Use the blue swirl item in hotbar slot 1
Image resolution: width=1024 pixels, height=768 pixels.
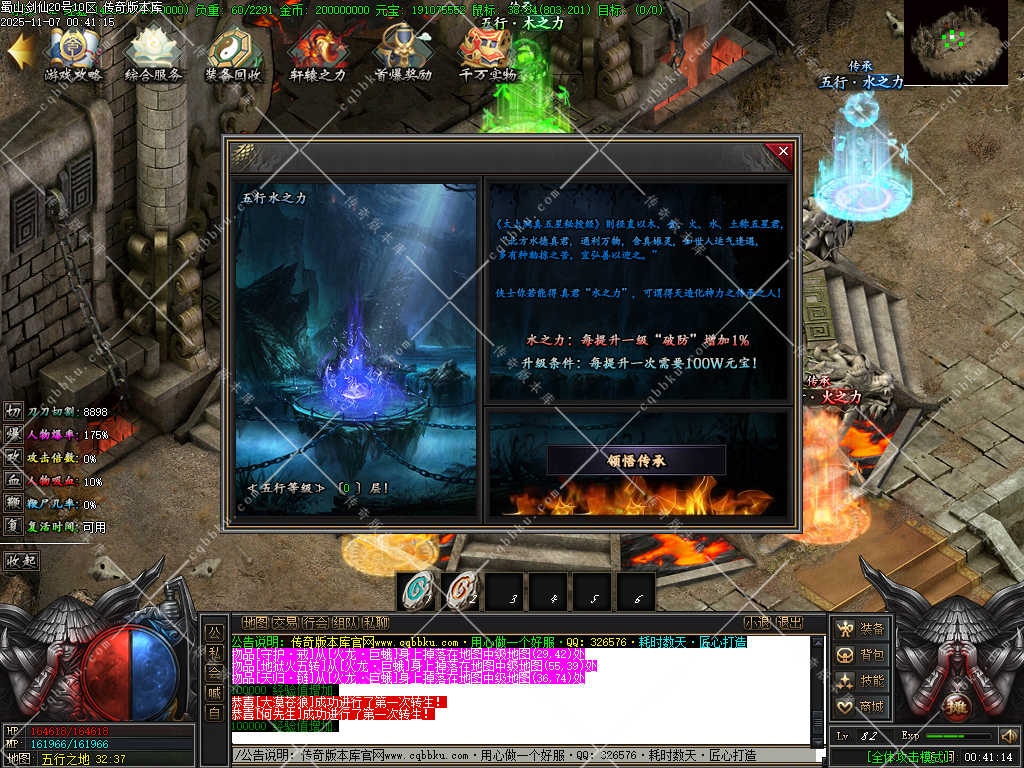416,591
